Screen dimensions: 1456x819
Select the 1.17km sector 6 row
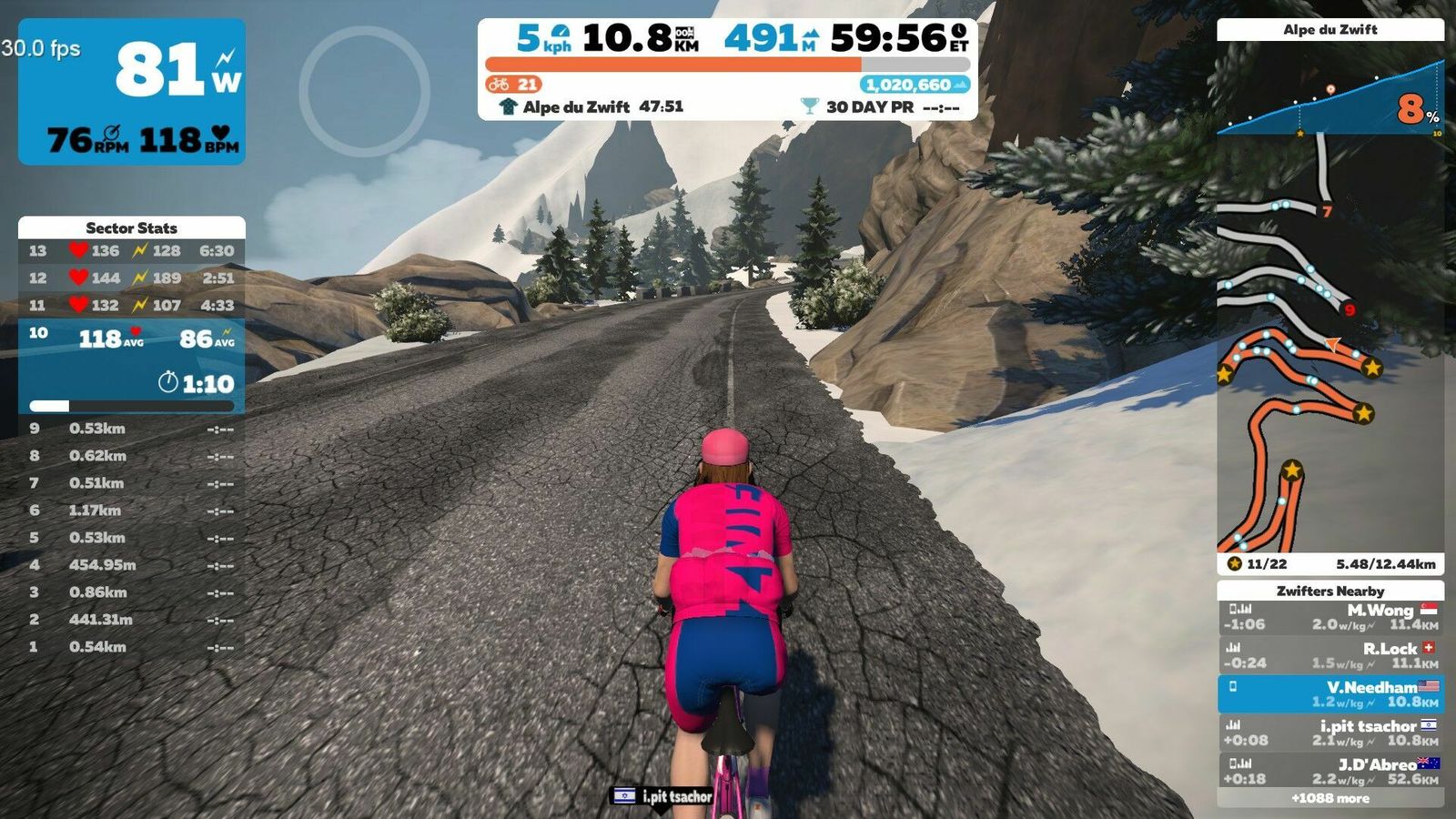pos(132,511)
